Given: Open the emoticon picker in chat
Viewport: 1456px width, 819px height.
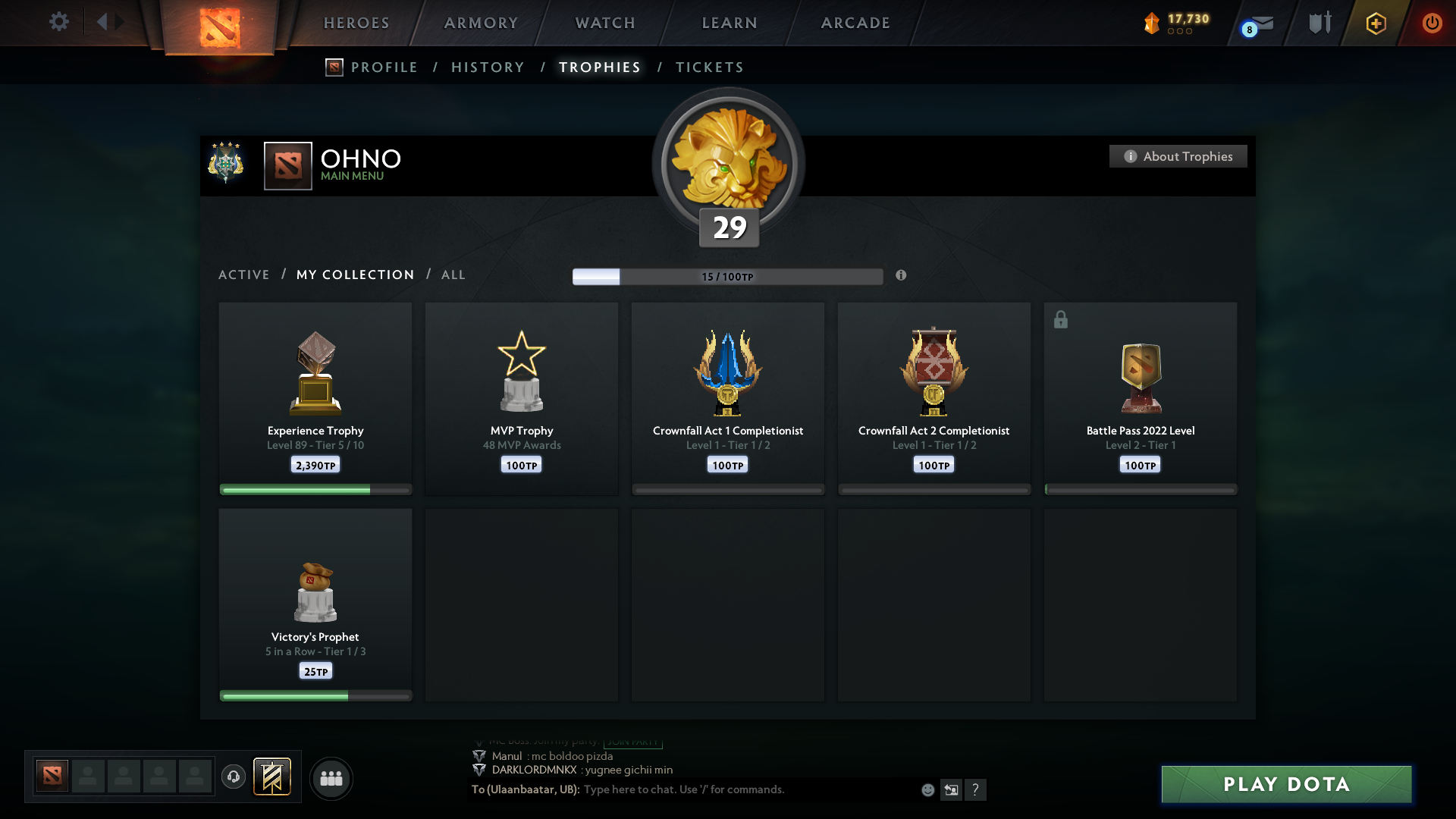Looking at the screenshot, I should [928, 789].
